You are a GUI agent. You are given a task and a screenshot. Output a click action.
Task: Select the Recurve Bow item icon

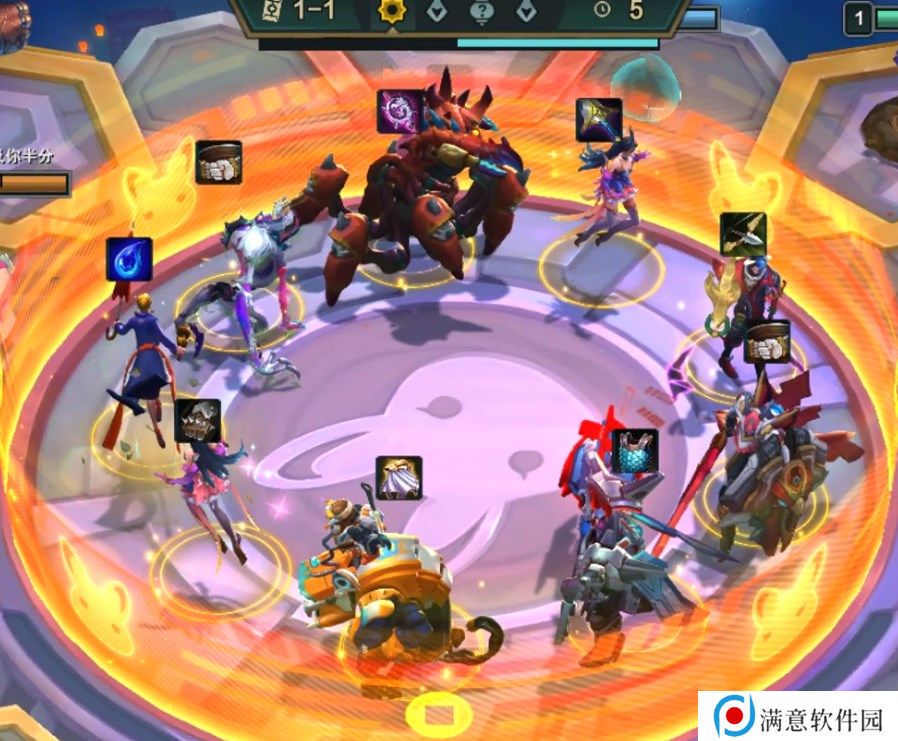[743, 234]
